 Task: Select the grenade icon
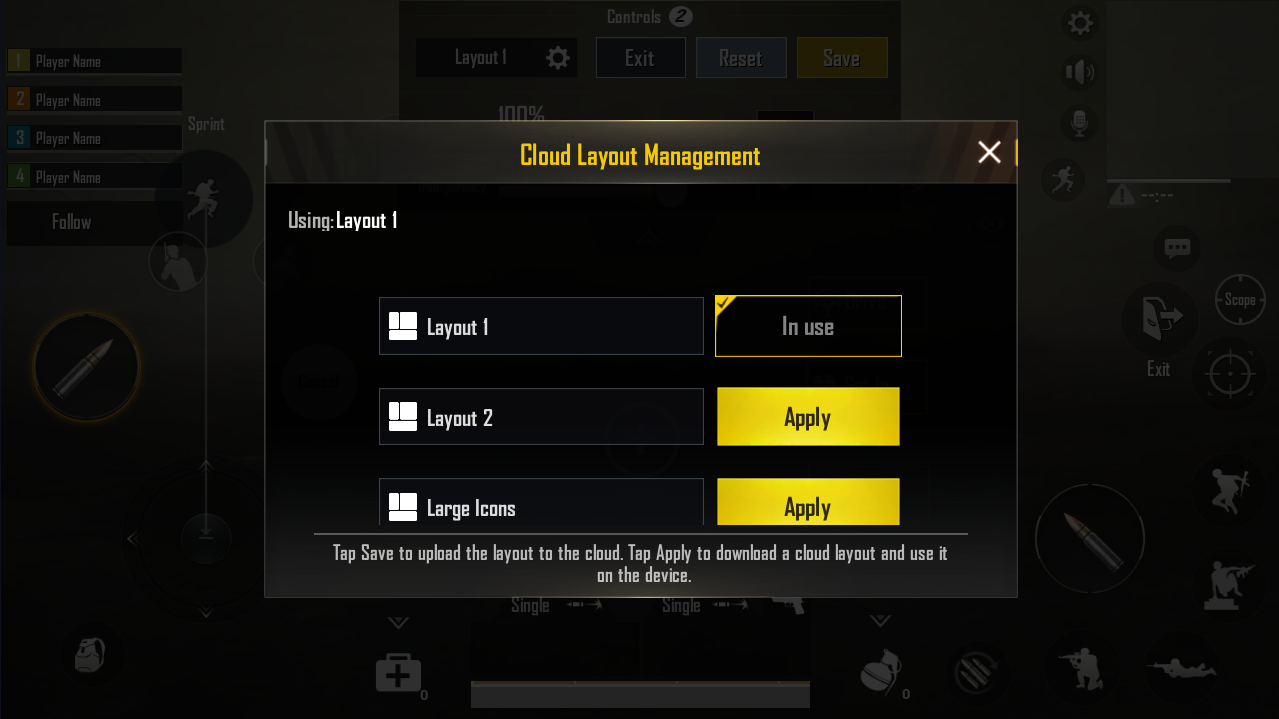880,672
